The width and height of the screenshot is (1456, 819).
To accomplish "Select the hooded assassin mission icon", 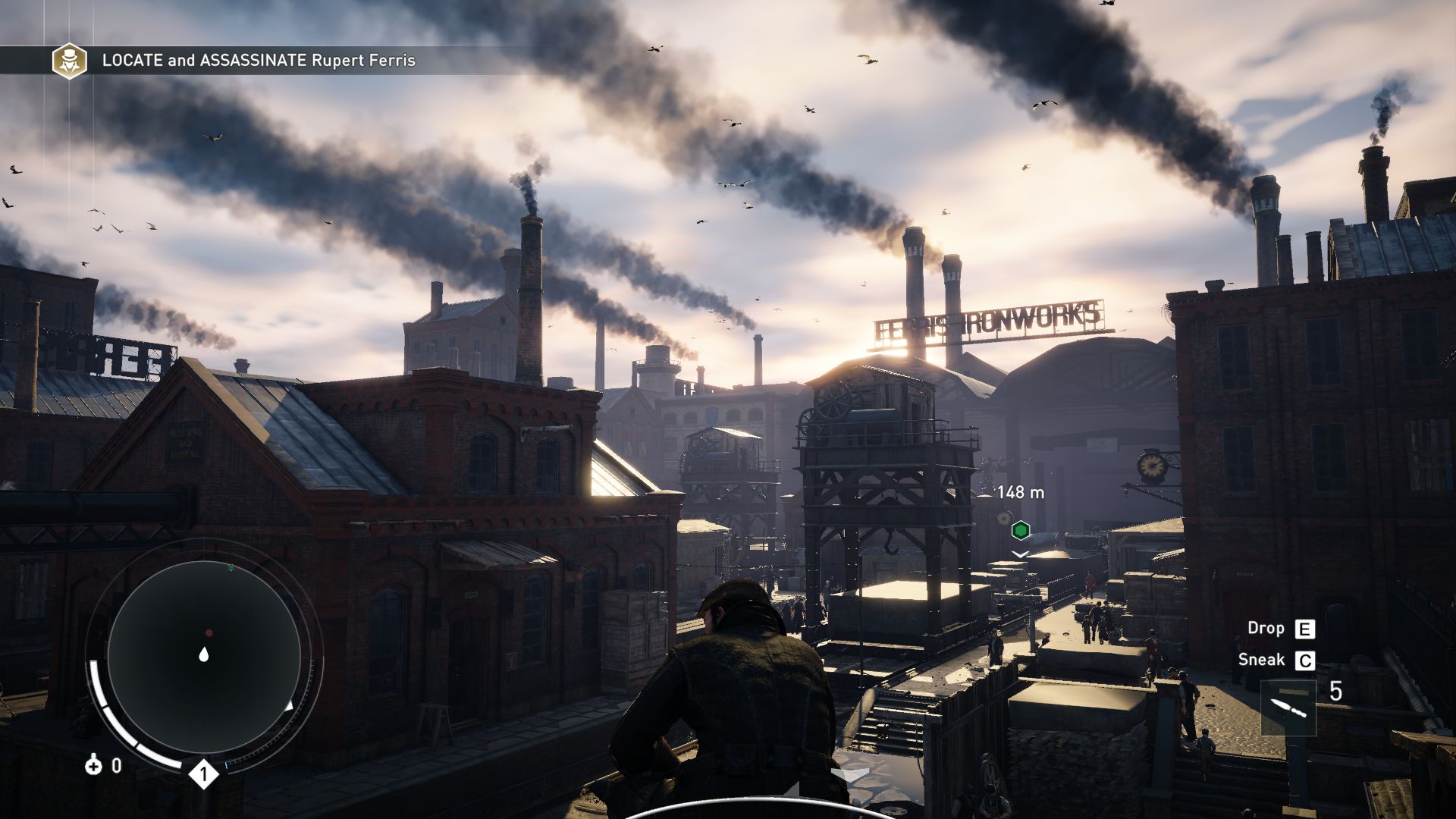I will click(69, 61).
